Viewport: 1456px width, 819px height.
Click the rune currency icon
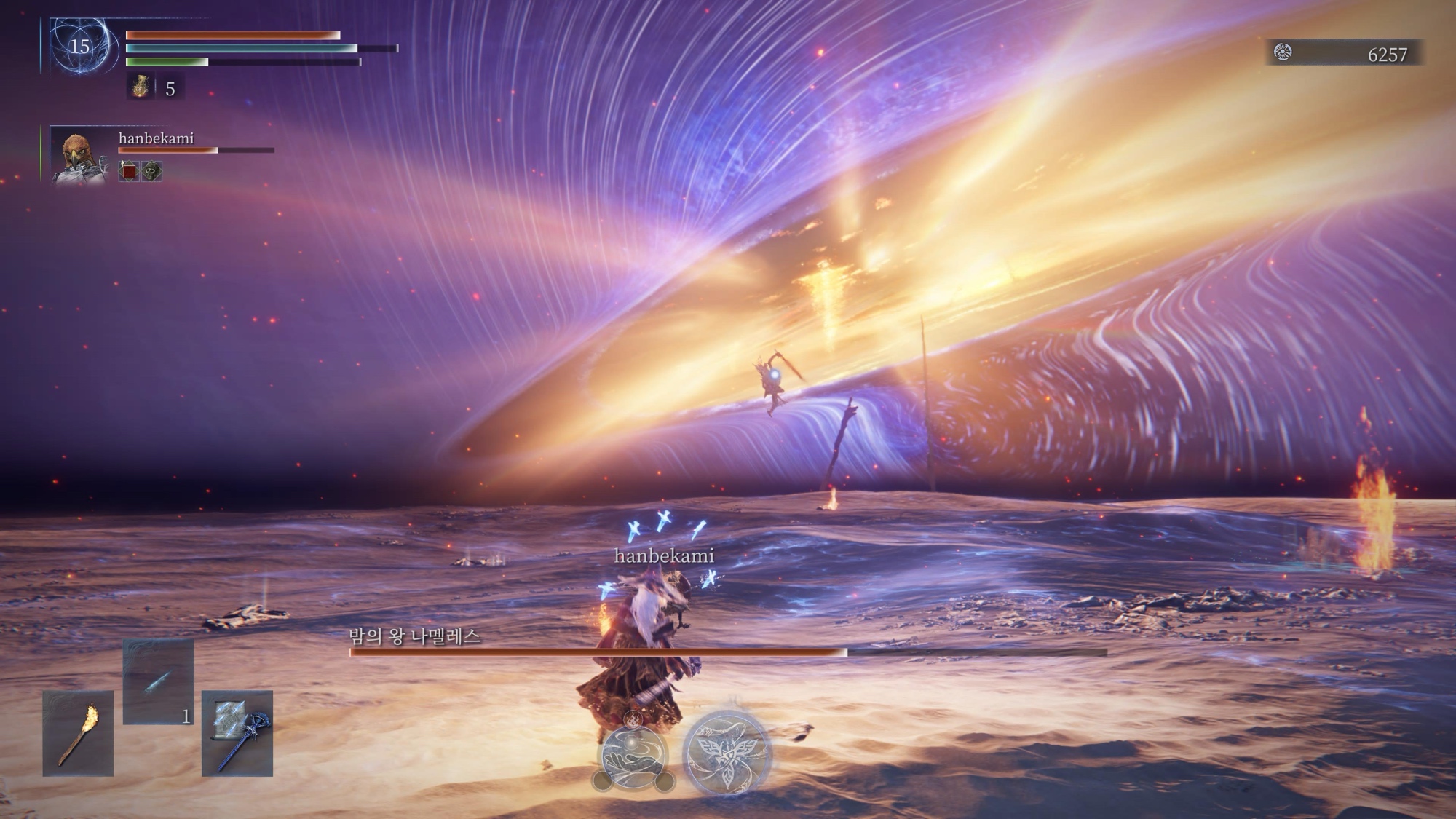1283,52
